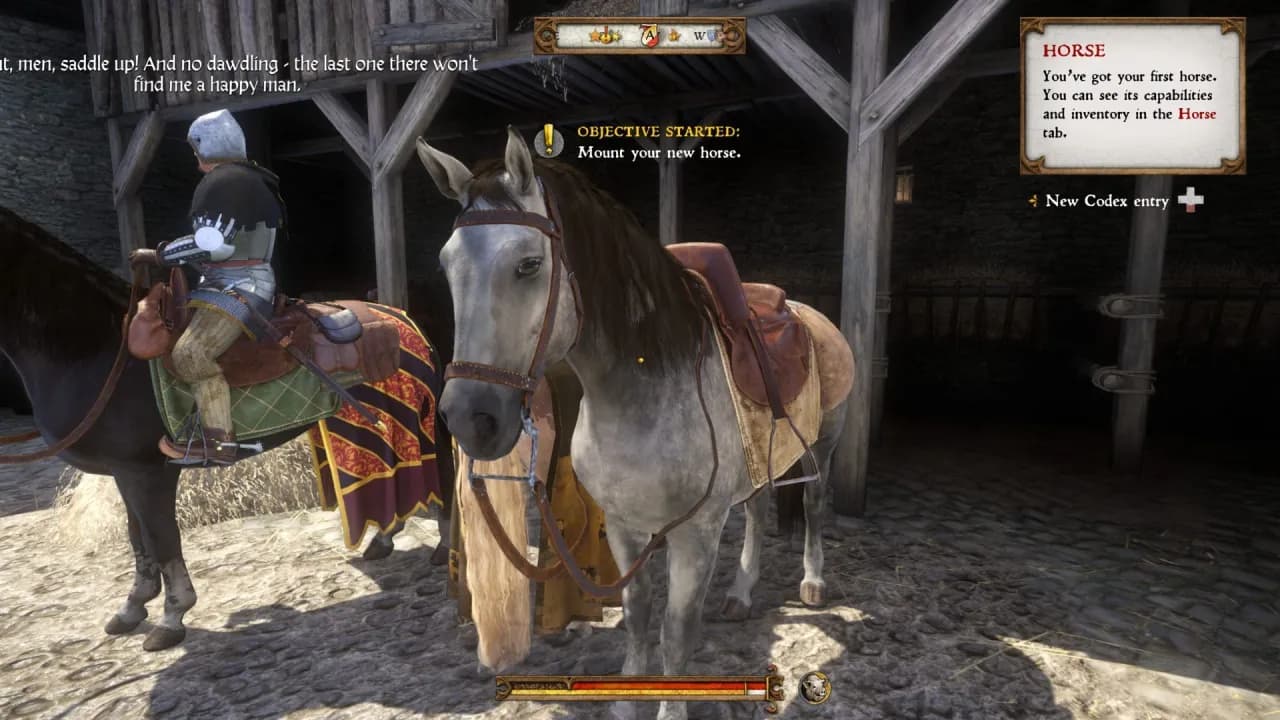The image size is (1280, 720).
Task: Click the small diamond icon before New Codex entry
Action: 1031,202
